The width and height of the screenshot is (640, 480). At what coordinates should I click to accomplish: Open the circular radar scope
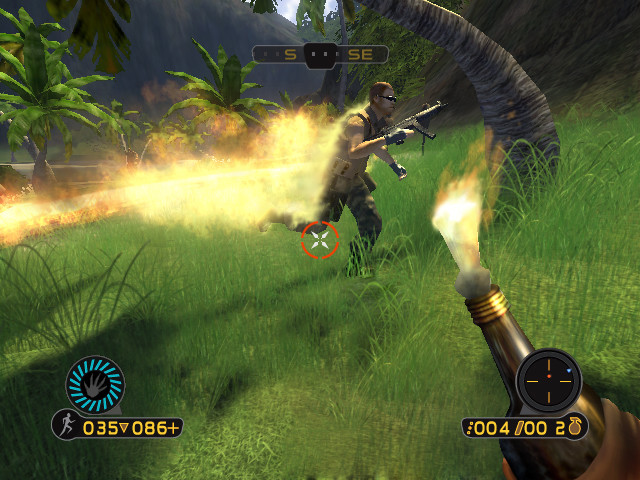(x=548, y=381)
